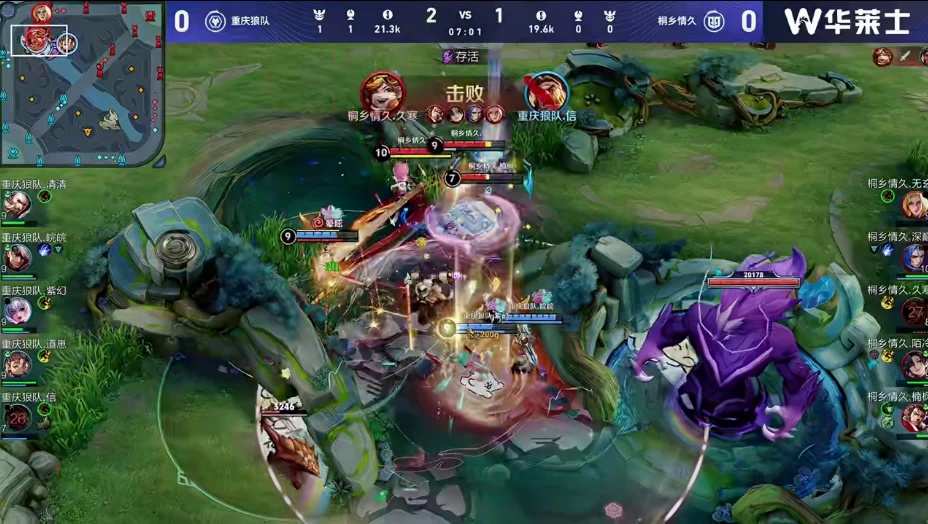Viewport: 928px width, 524px height.
Task: Click the 桐乡情久 team logo in scoreboard
Action: 713,22
